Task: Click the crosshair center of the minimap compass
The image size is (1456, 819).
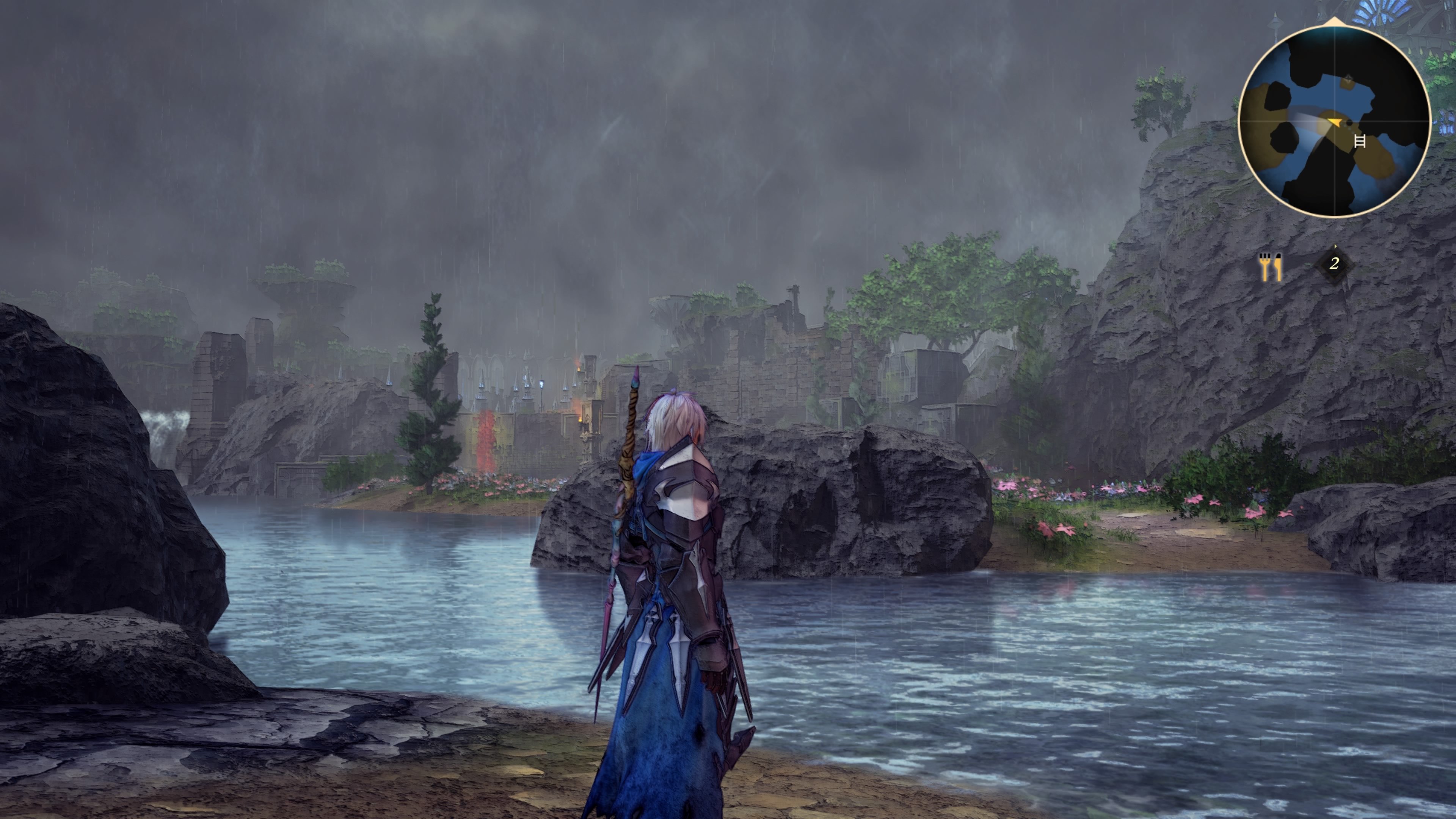Action: tap(1335, 121)
